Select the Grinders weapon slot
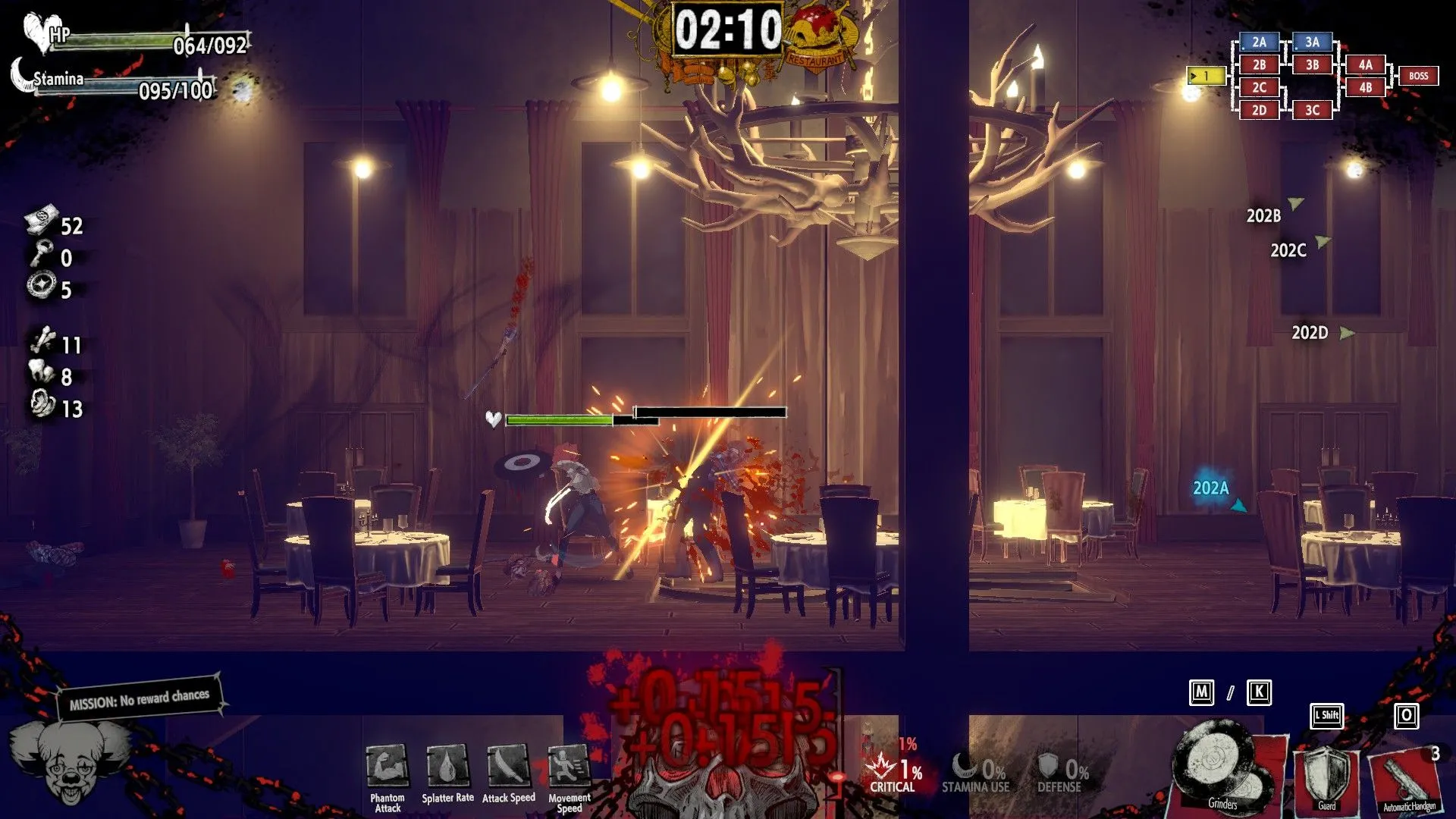Image resolution: width=1456 pixels, height=819 pixels. click(1222, 767)
